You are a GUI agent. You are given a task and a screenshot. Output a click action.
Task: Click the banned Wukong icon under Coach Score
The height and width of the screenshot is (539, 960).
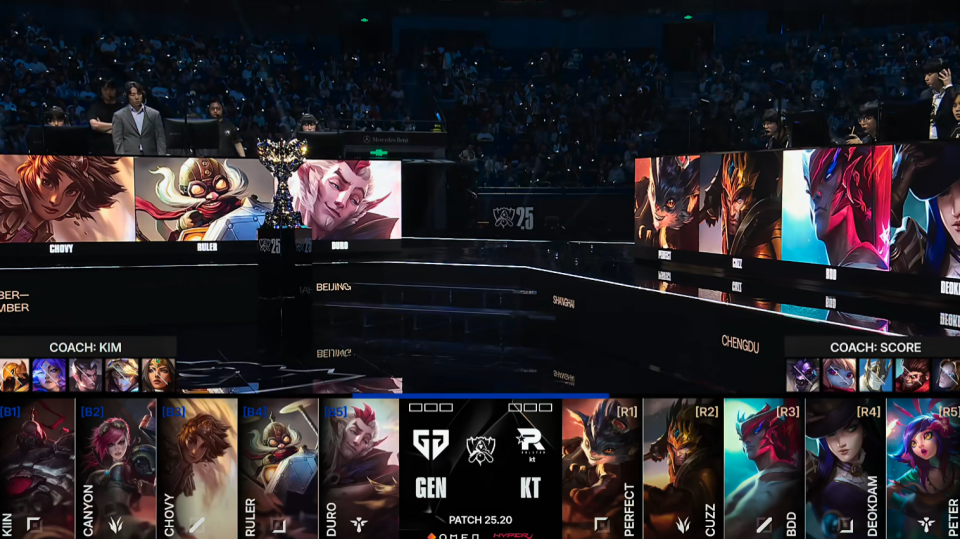[x=911, y=375]
